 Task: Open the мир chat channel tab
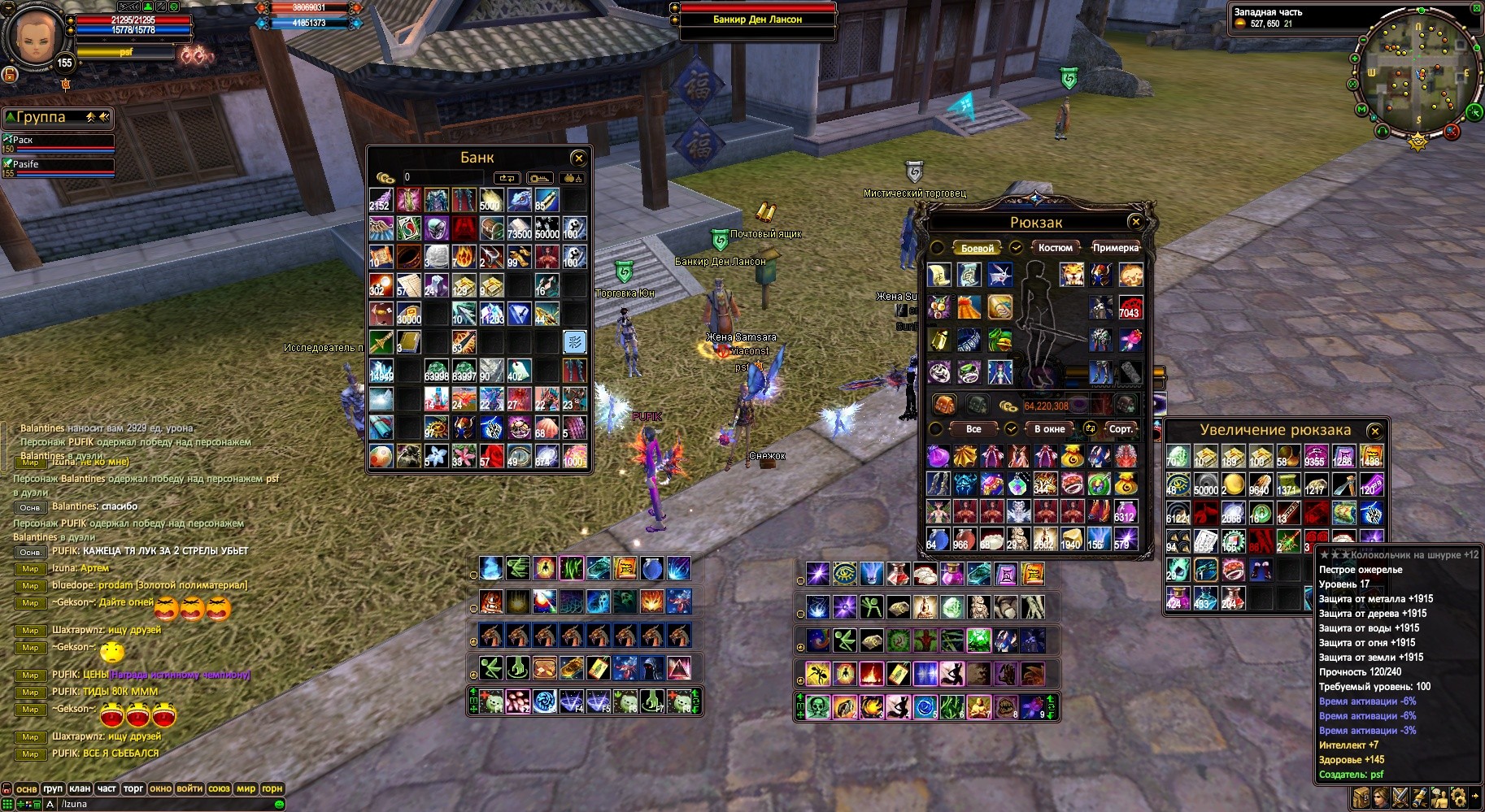[246, 788]
